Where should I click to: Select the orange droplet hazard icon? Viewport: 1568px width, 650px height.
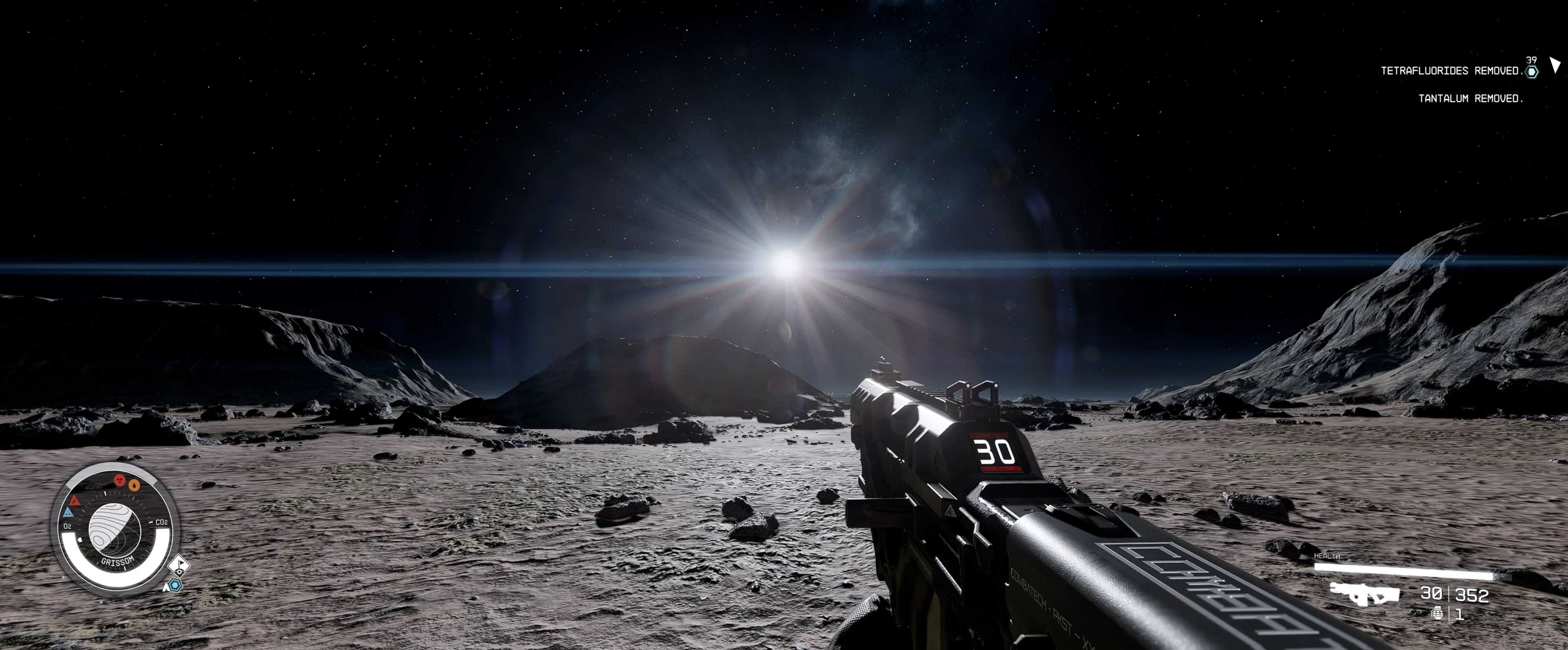click(x=134, y=485)
